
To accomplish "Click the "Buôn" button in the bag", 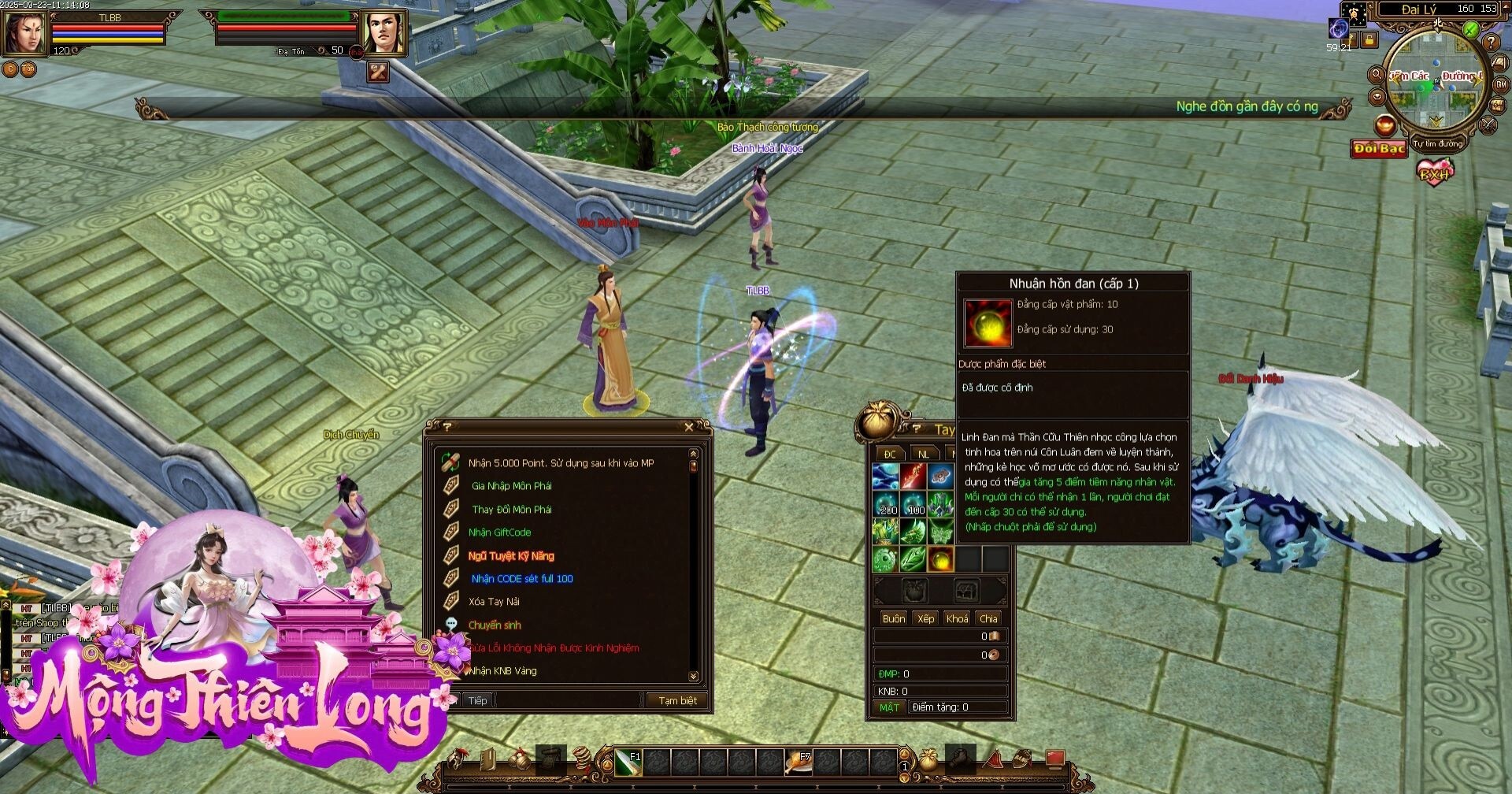I will click(x=894, y=618).
